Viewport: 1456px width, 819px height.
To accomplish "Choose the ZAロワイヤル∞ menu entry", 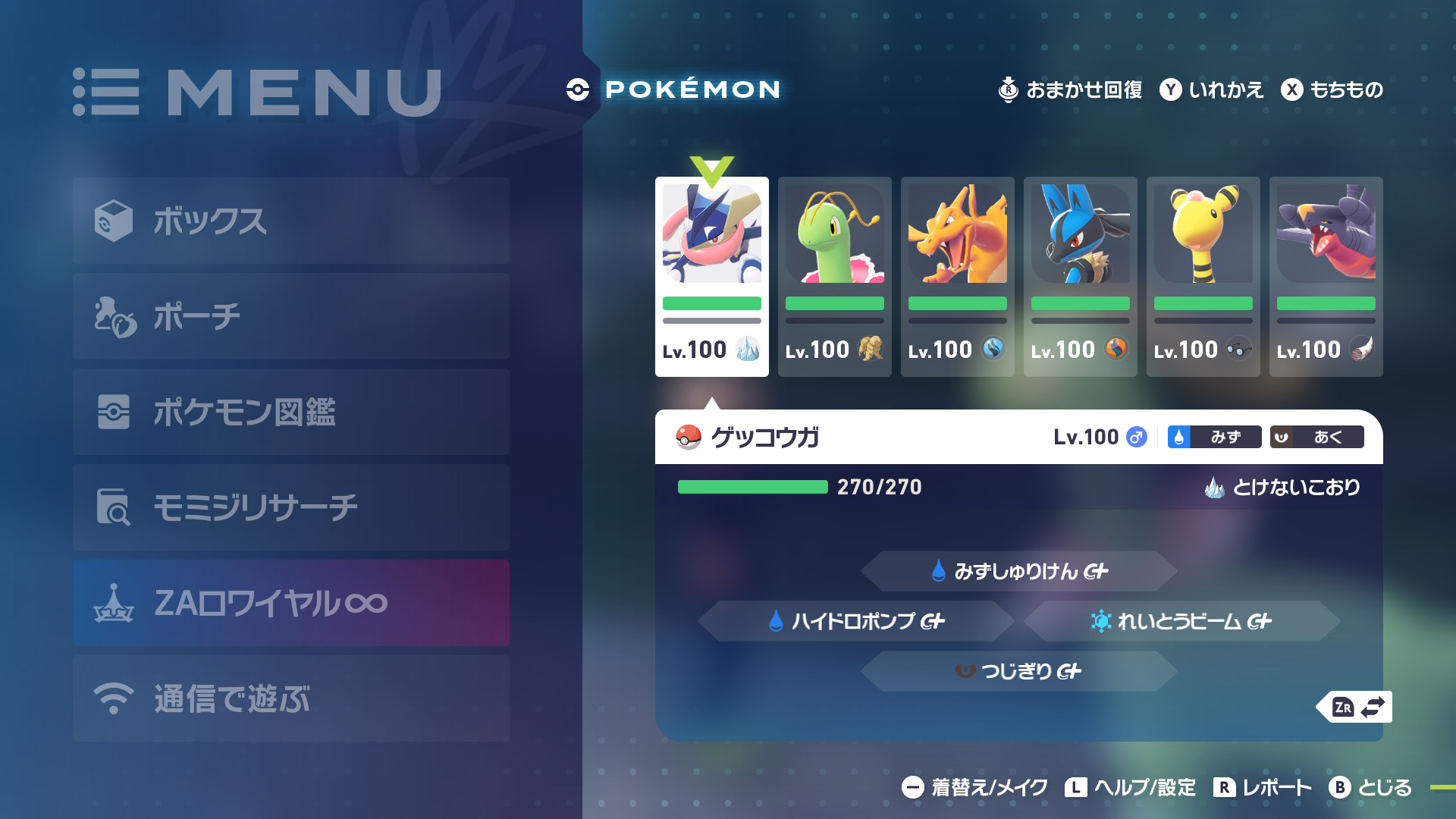I will pos(290,603).
